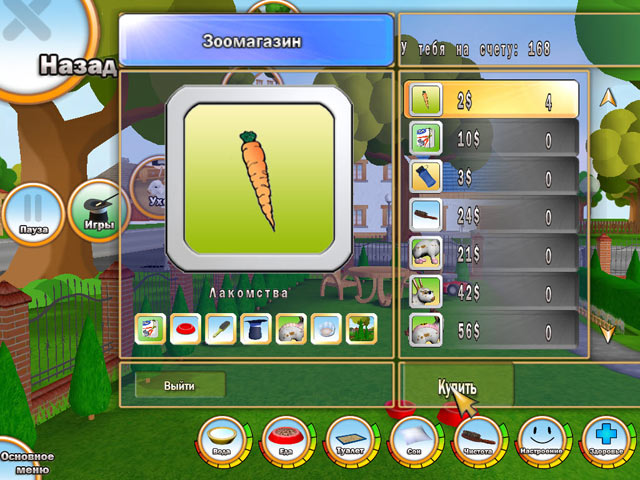This screenshot has height=480, width=640.
Task: Switch to the red bowl category
Action: pos(184,328)
